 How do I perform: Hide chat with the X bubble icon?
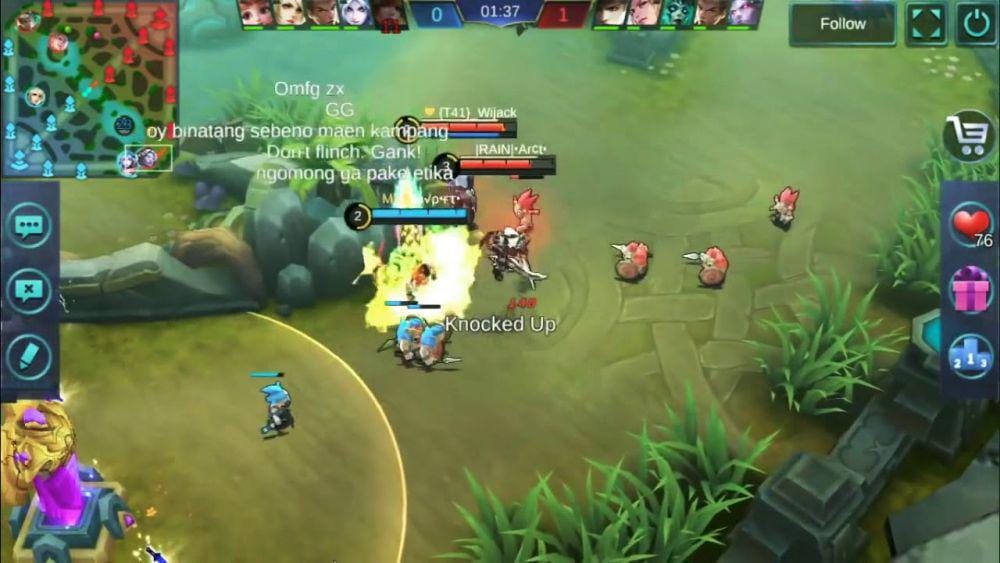click(29, 291)
